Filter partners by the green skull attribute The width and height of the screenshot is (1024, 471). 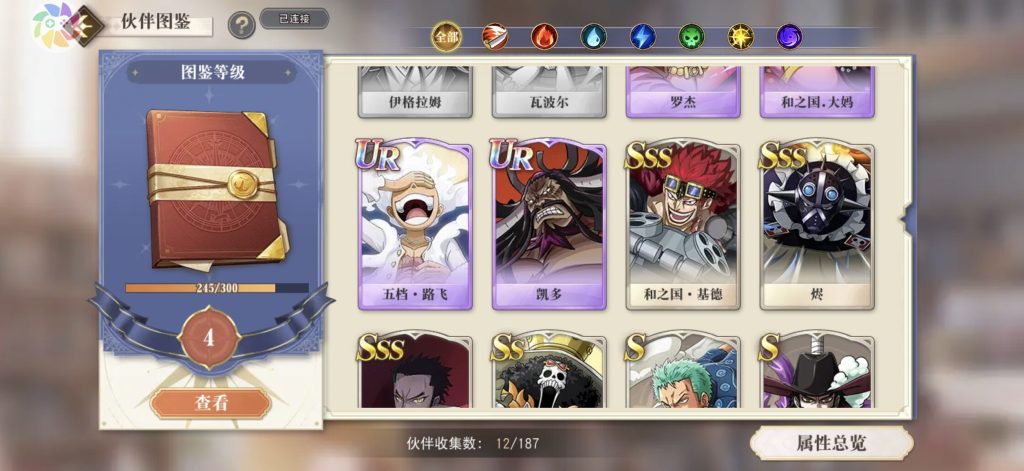pyautogui.click(x=691, y=37)
